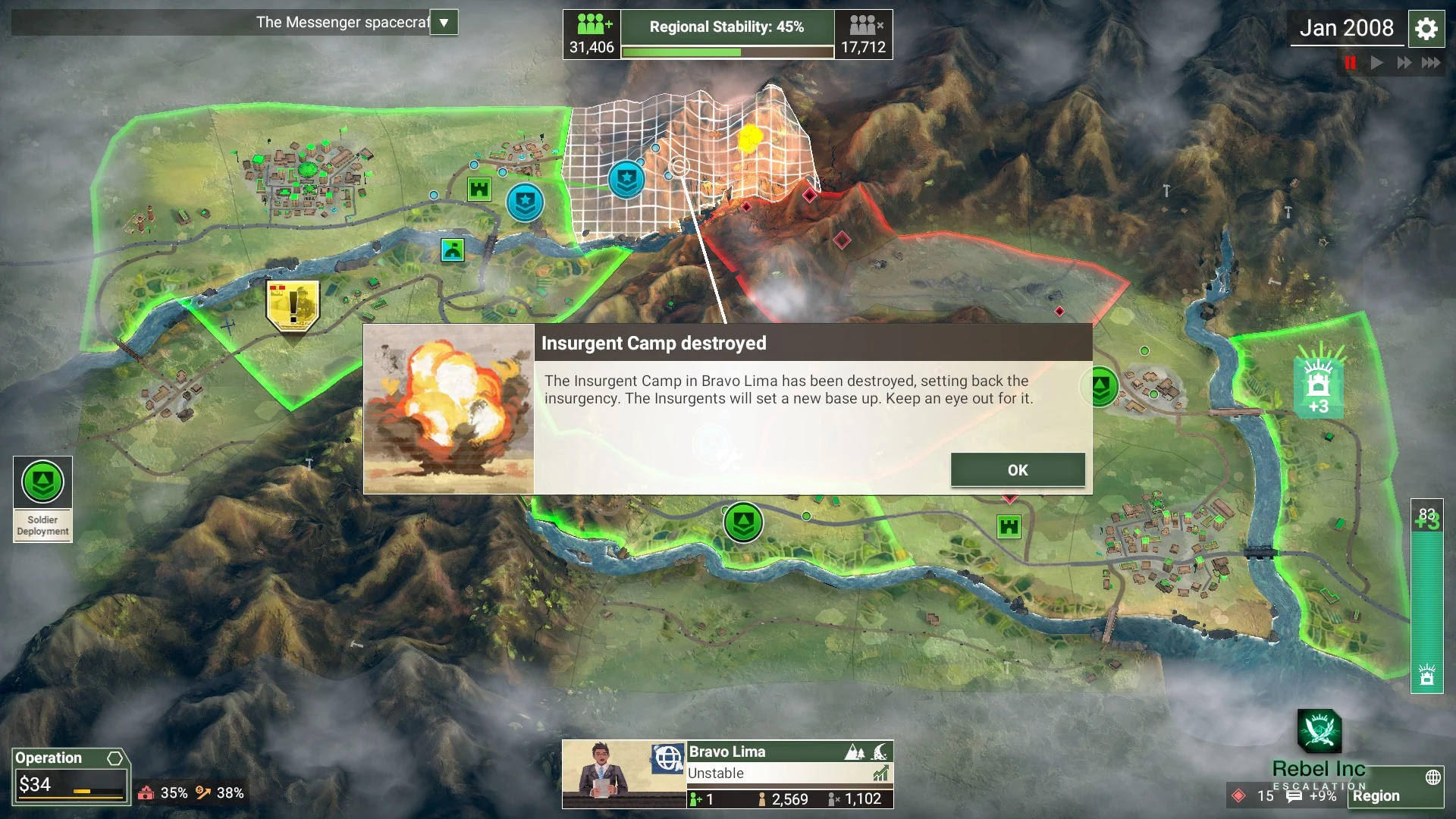Pause the game with the red pause button

pos(1350,63)
